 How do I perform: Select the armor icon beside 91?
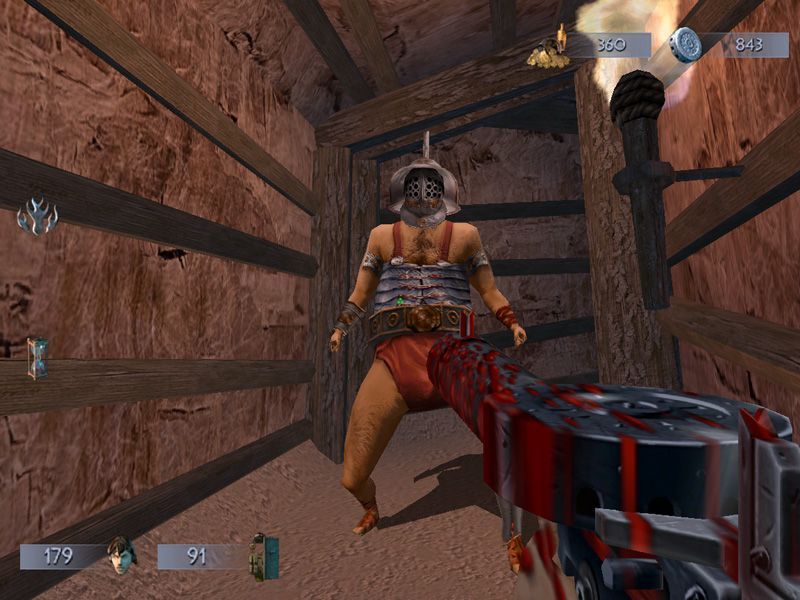click(264, 556)
